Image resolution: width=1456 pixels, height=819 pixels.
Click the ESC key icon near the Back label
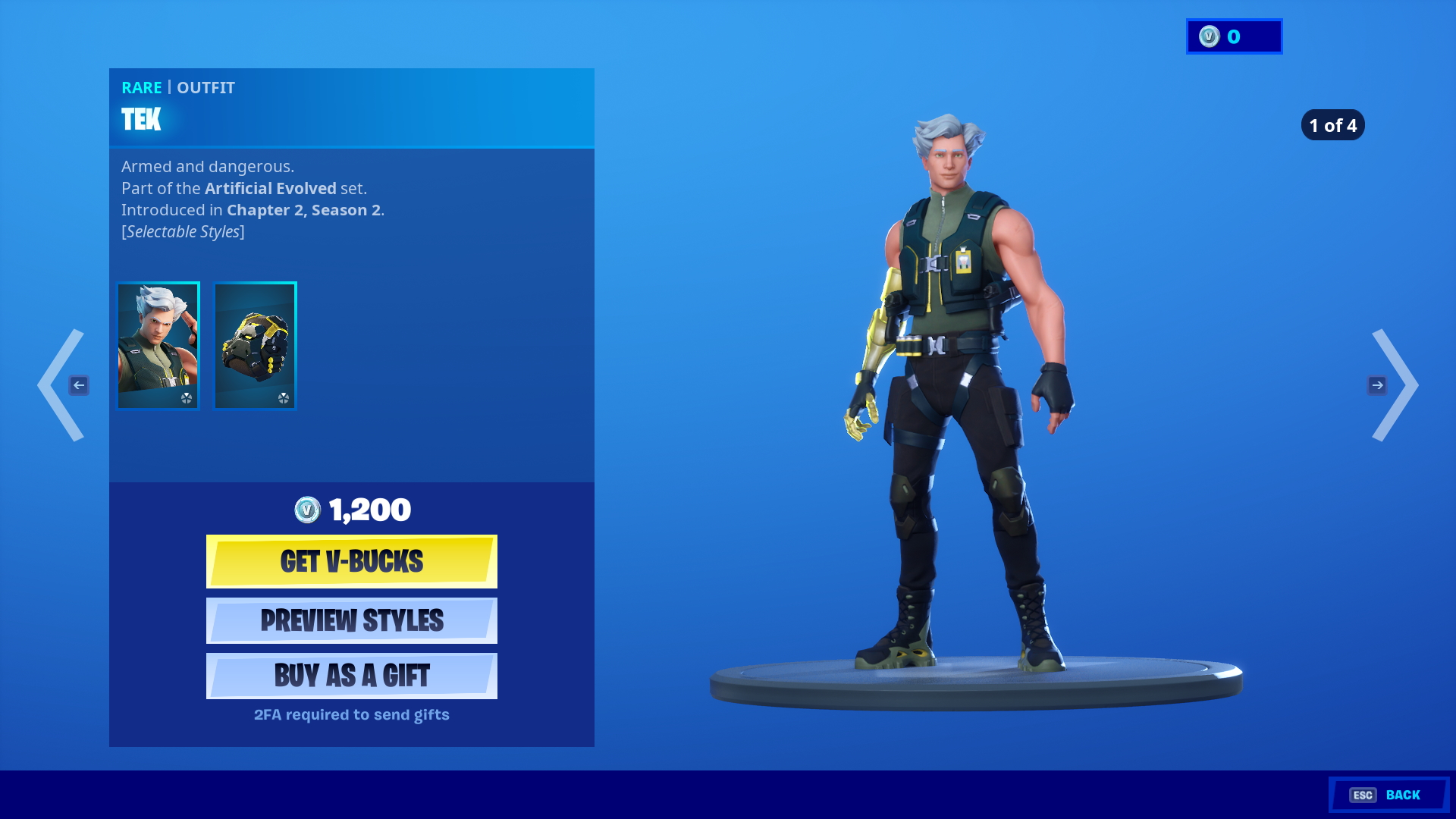click(x=1364, y=795)
